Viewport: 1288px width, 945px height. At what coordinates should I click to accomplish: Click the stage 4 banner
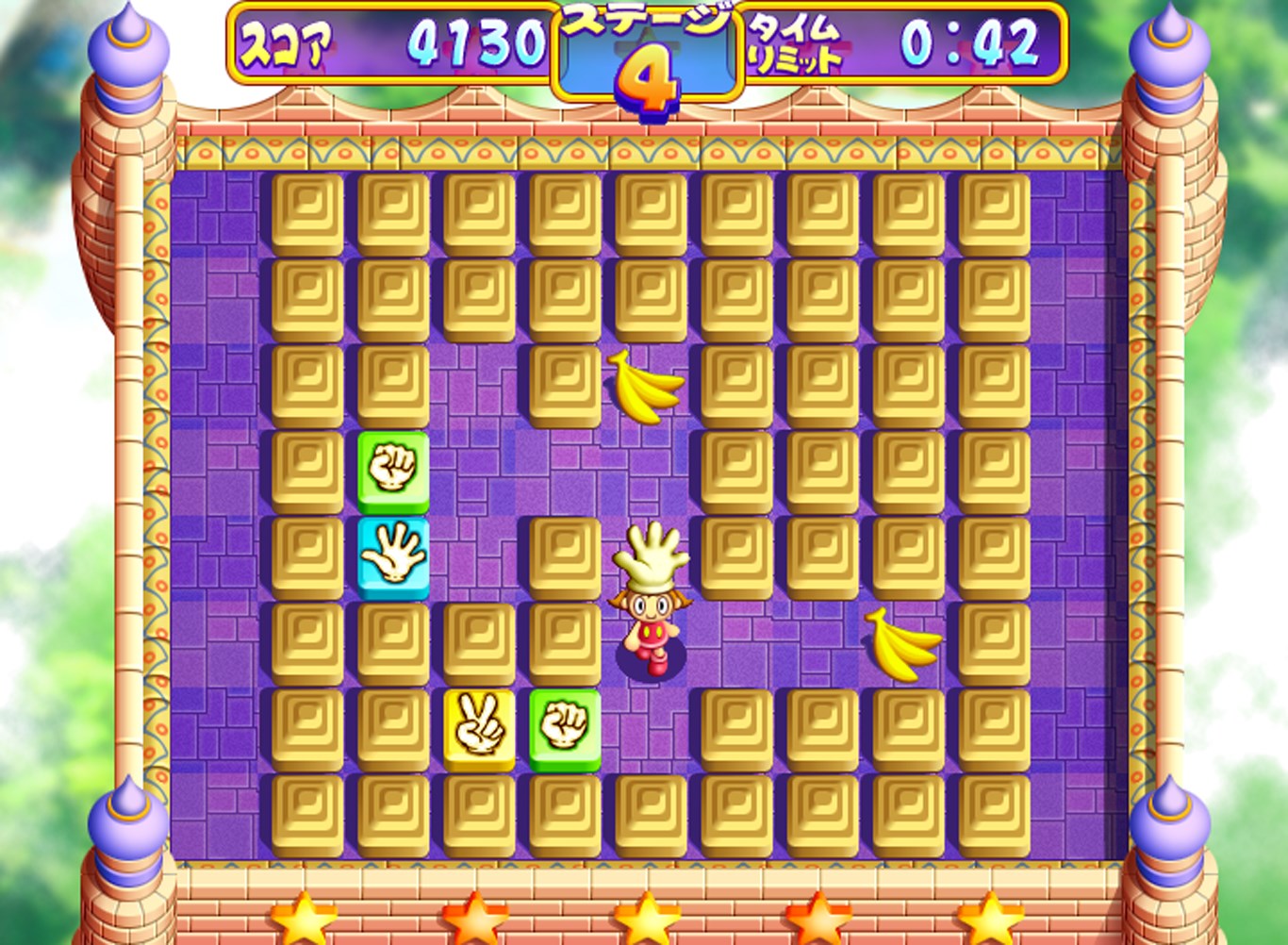tap(647, 57)
